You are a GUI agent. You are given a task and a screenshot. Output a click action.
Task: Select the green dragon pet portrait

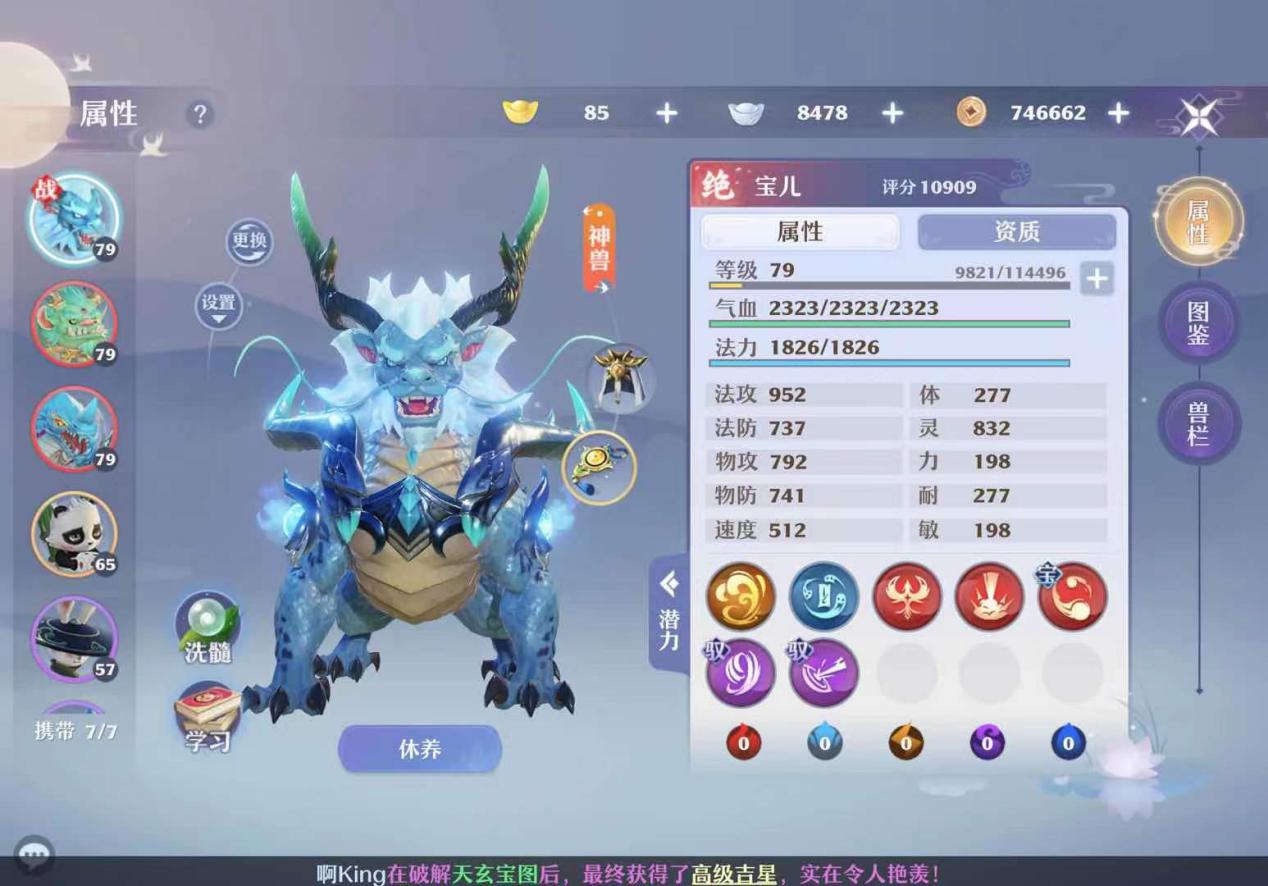click(x=74, y=324)
